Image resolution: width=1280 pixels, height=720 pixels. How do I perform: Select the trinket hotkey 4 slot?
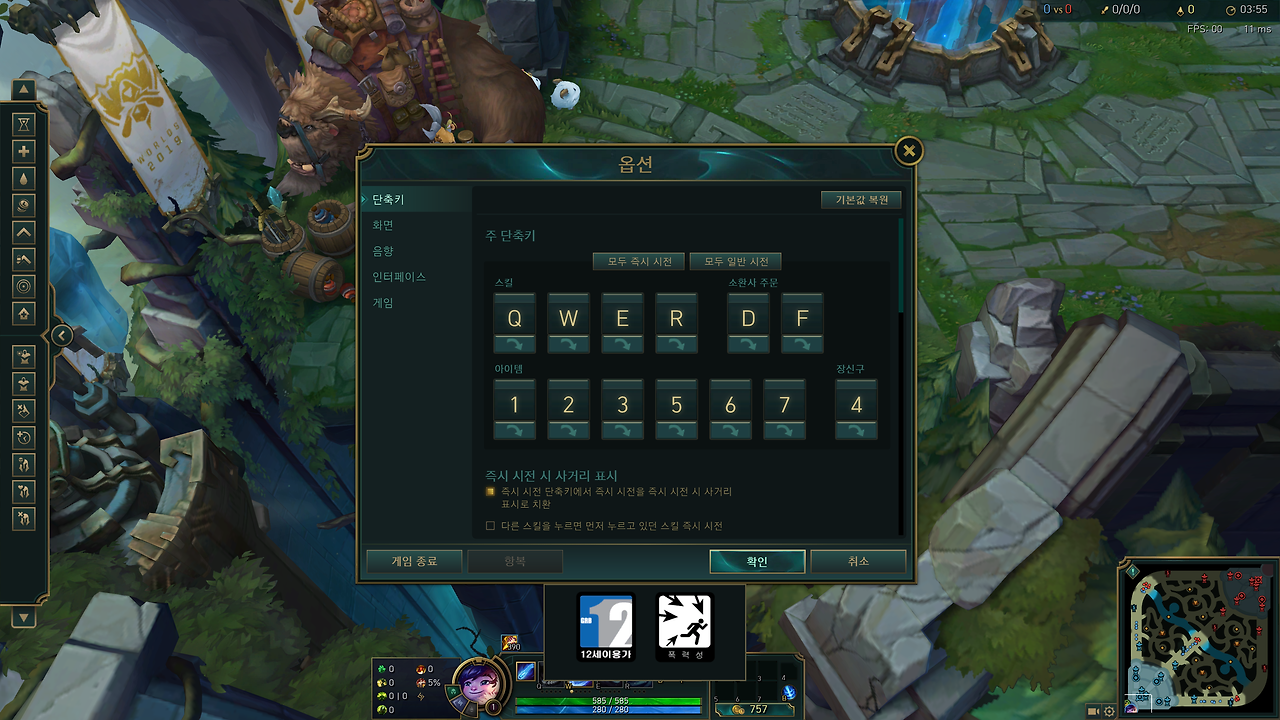pos(856,404)
